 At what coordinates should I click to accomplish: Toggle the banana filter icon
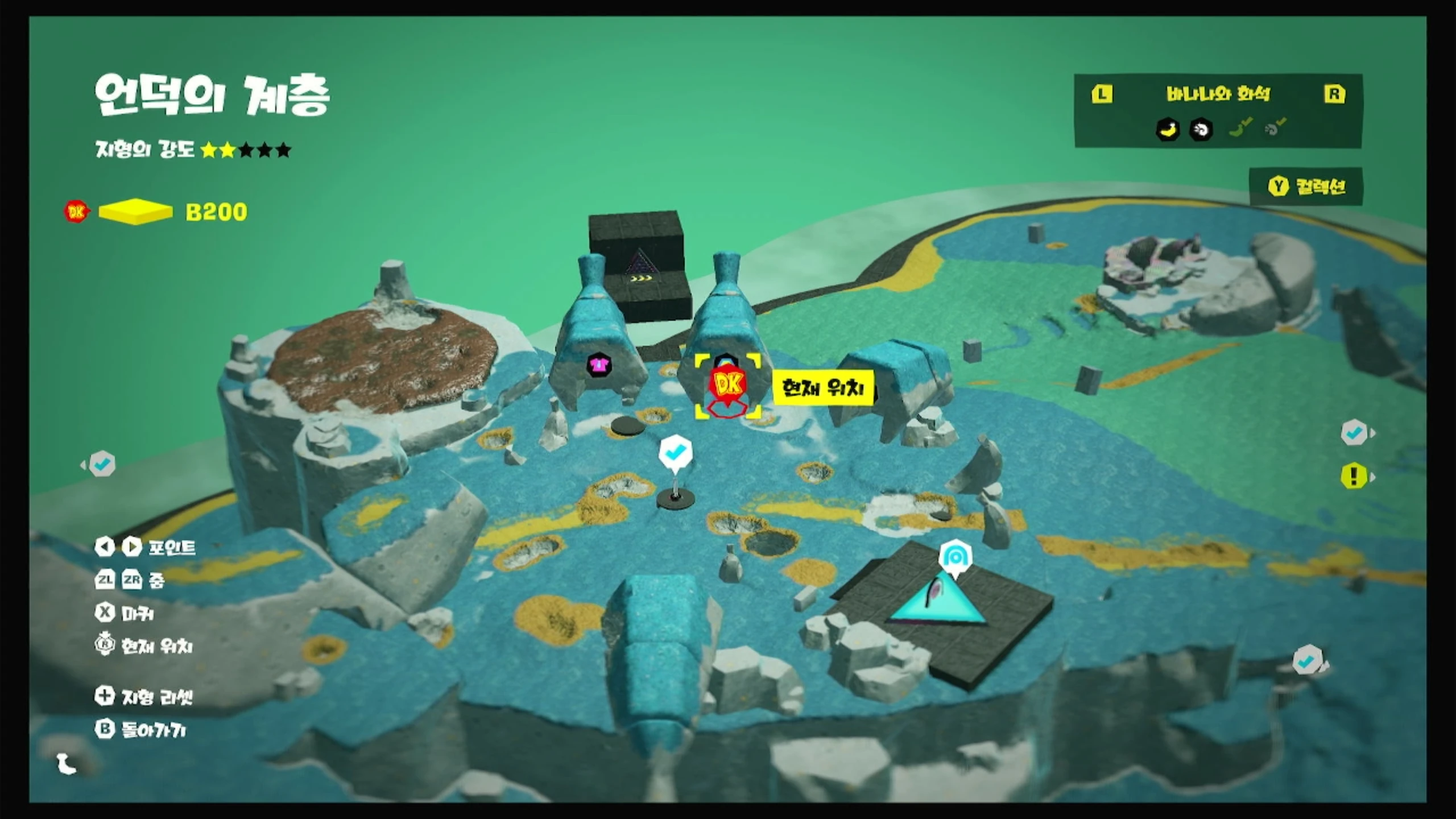[x=1168, y=130]
